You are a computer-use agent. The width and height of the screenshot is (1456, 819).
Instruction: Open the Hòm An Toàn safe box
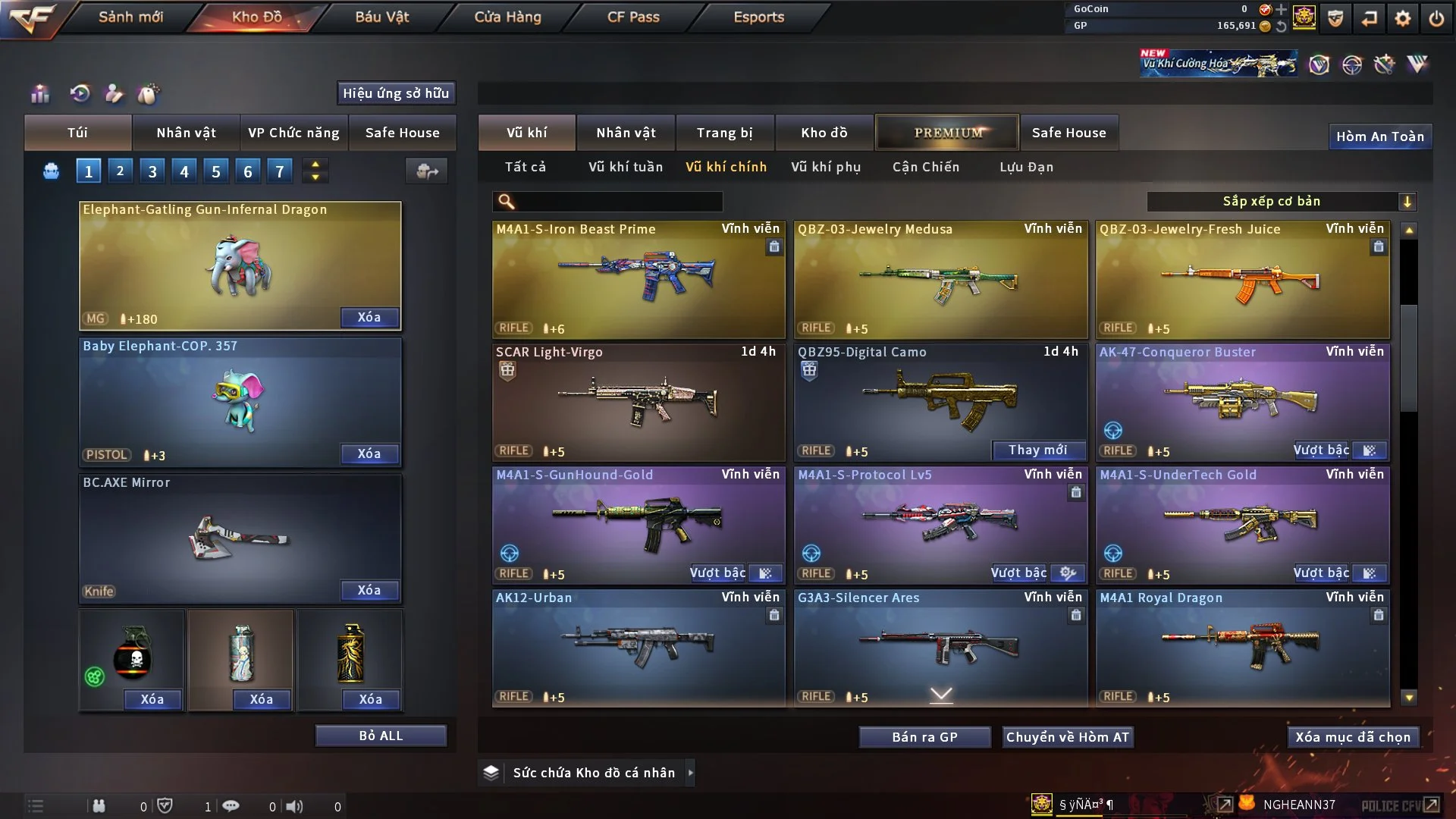[1379, 136]
